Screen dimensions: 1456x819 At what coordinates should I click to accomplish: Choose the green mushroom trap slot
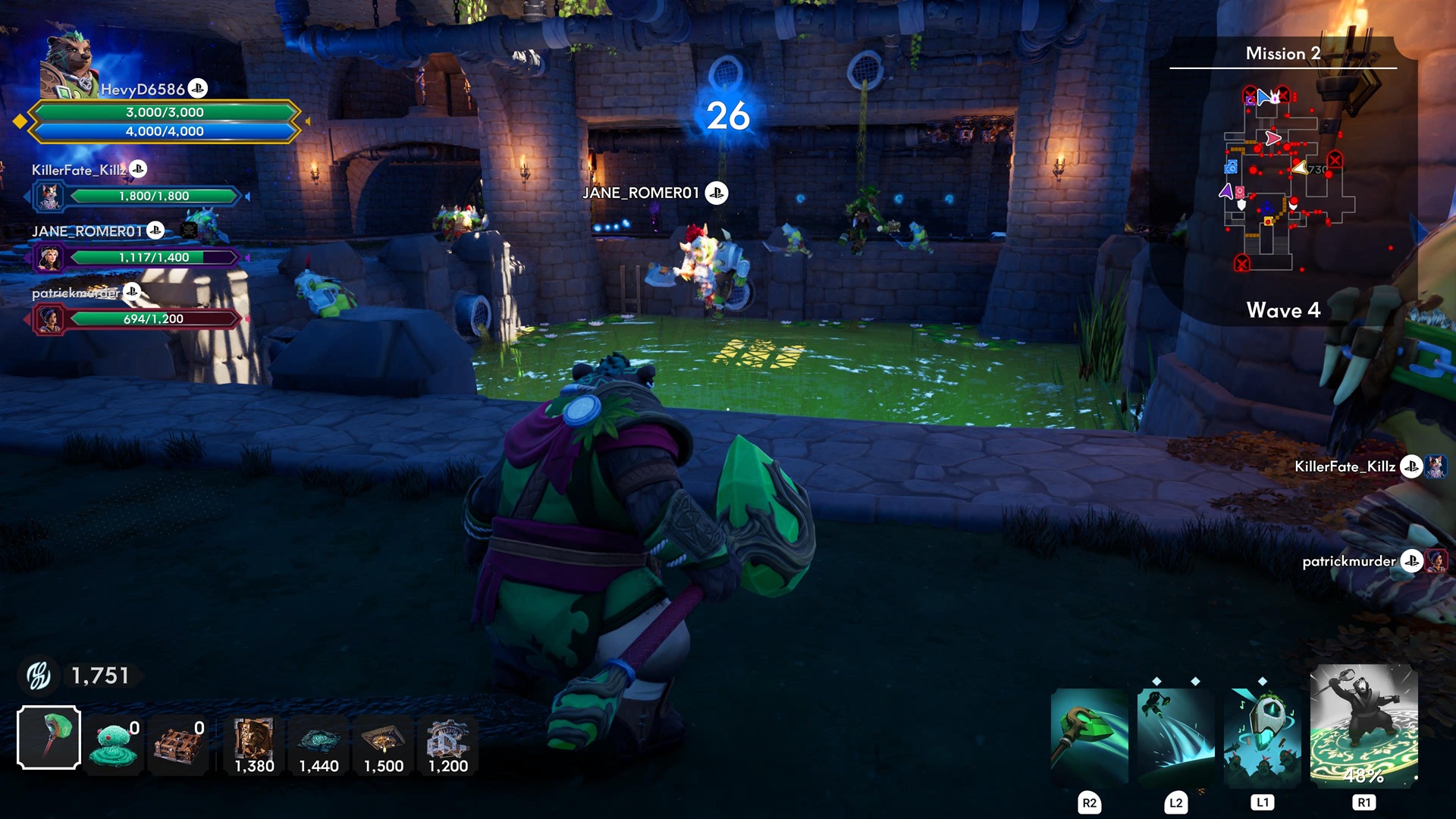114,745
